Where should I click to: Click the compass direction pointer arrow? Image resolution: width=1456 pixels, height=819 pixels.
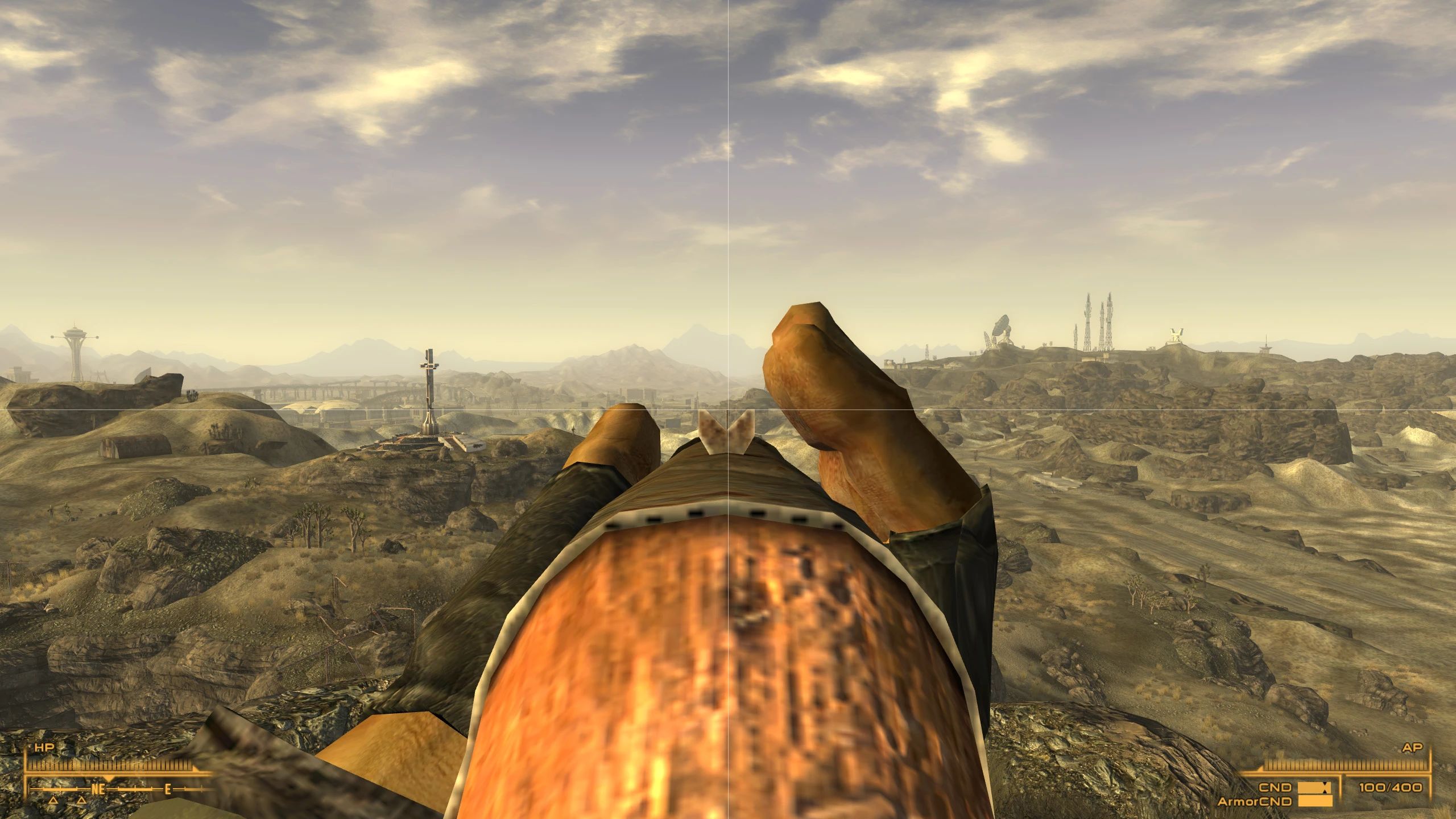tap(109, 780)
